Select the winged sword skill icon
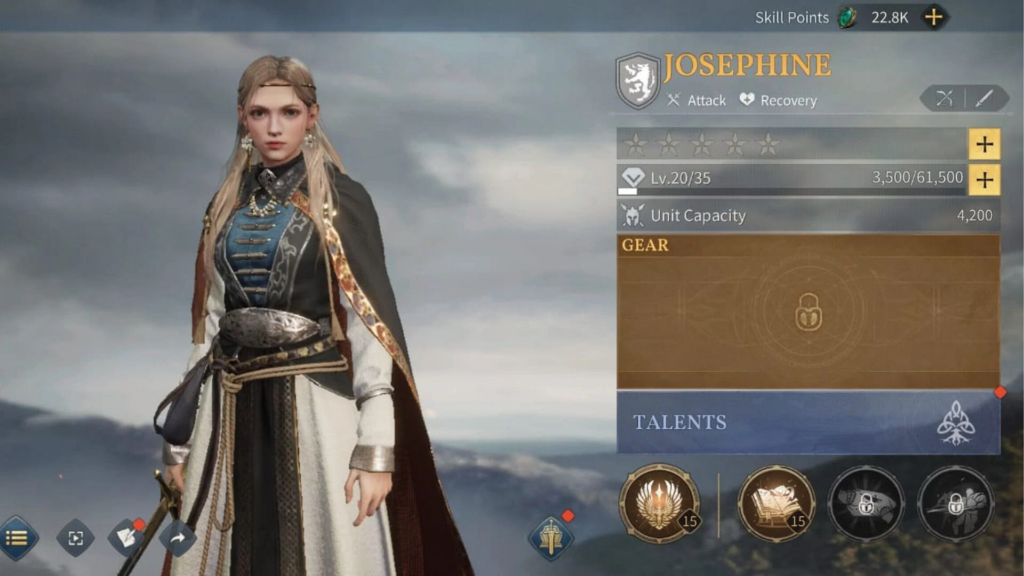1024x576 pixels. tap(659, 503)
